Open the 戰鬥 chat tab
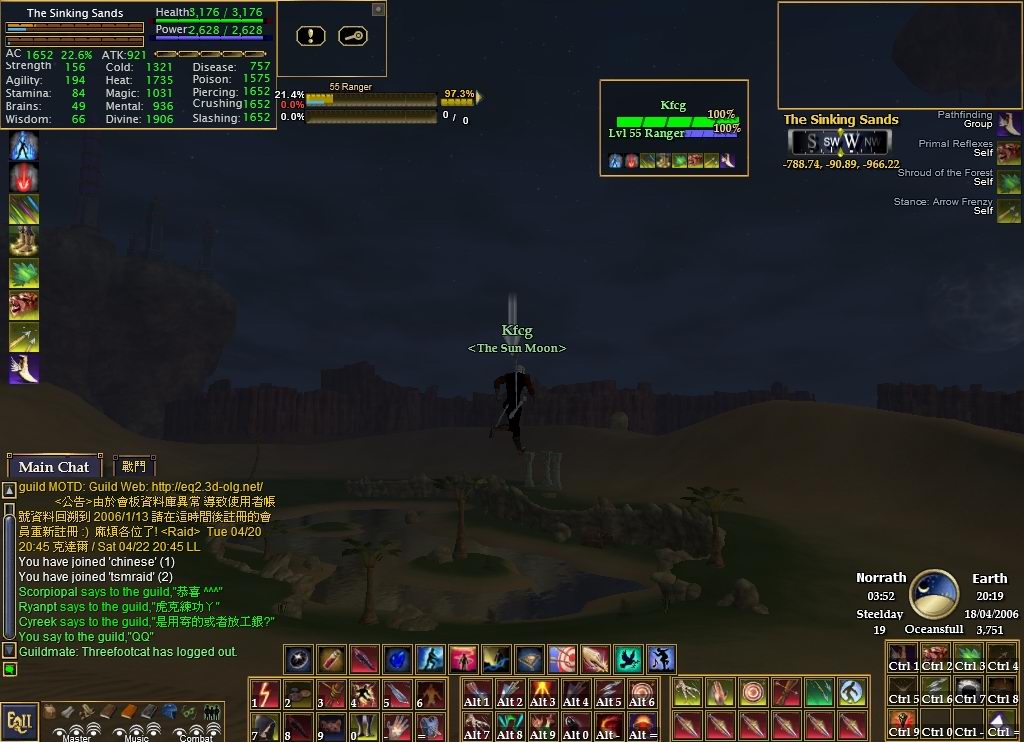Image resolution: width=1024 pixels, height=742 pixels. (x=134, y=466)
